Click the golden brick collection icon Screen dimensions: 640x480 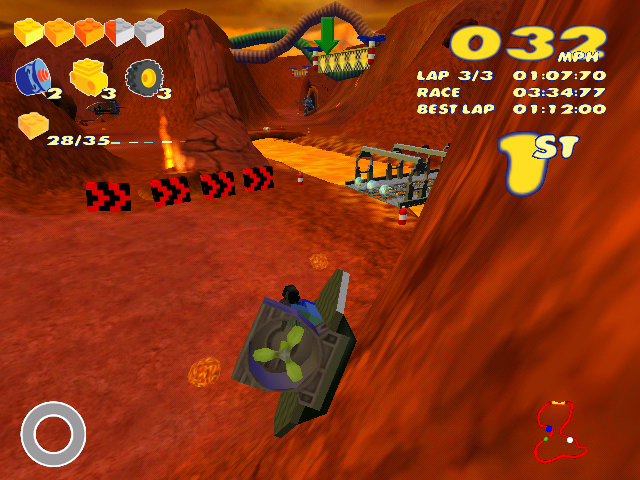33,125
